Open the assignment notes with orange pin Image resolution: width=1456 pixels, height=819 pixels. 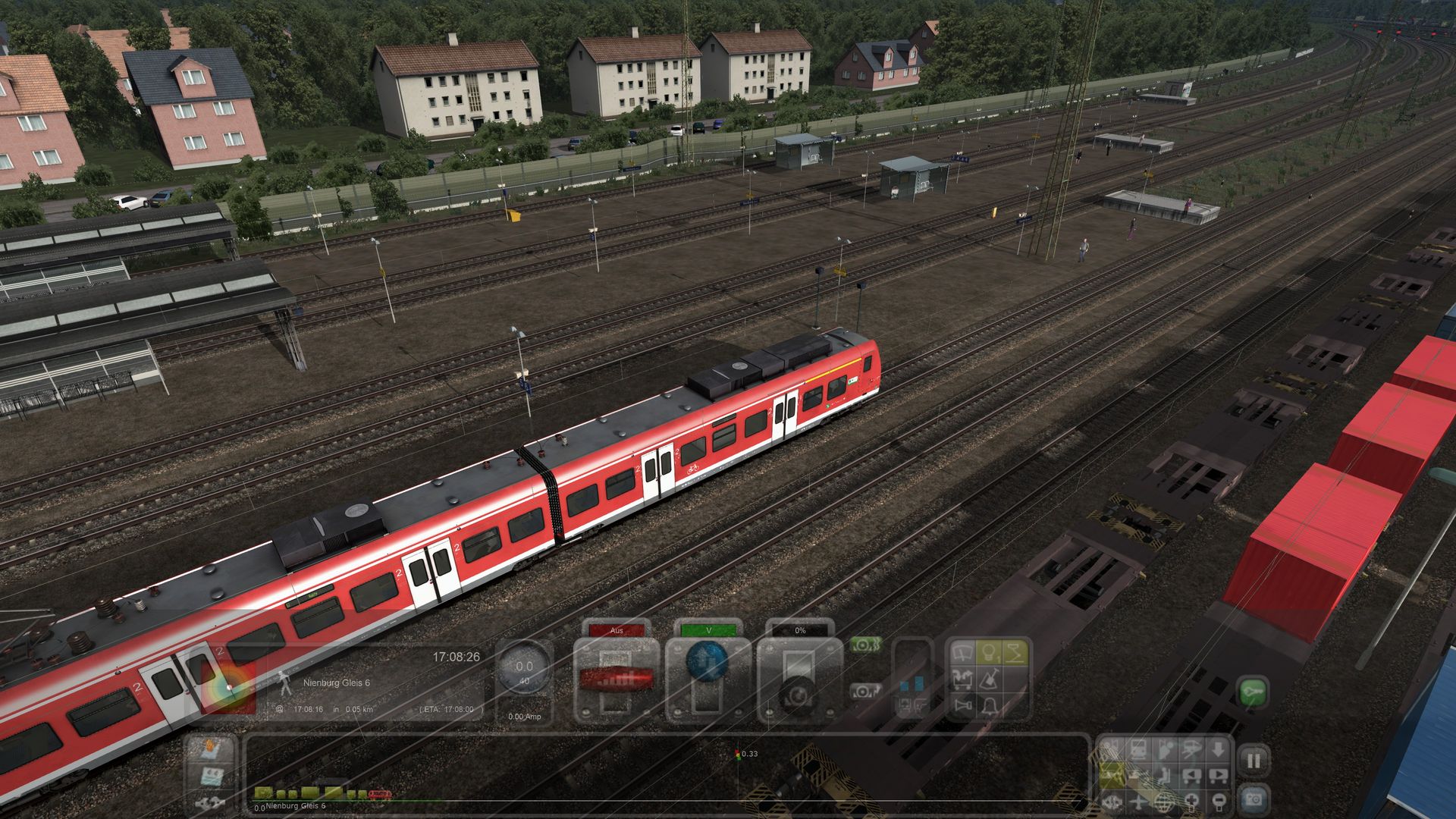[x=210, y=748]
